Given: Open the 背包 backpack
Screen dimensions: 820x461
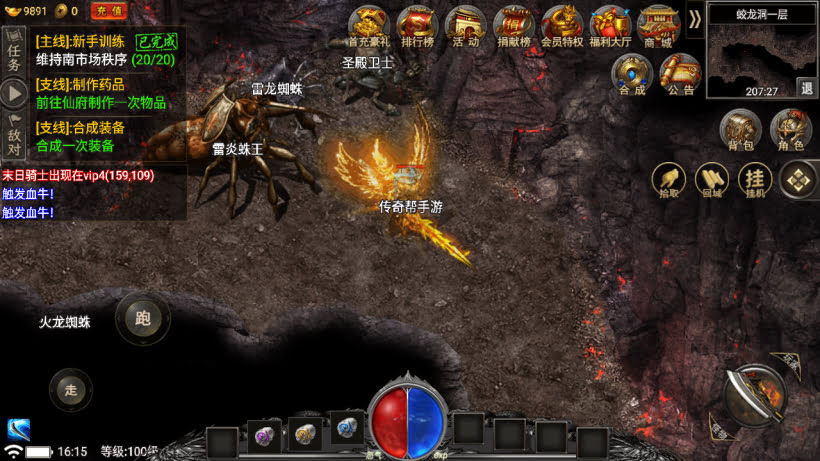Looking at the screenshot, I should point(741,131).
